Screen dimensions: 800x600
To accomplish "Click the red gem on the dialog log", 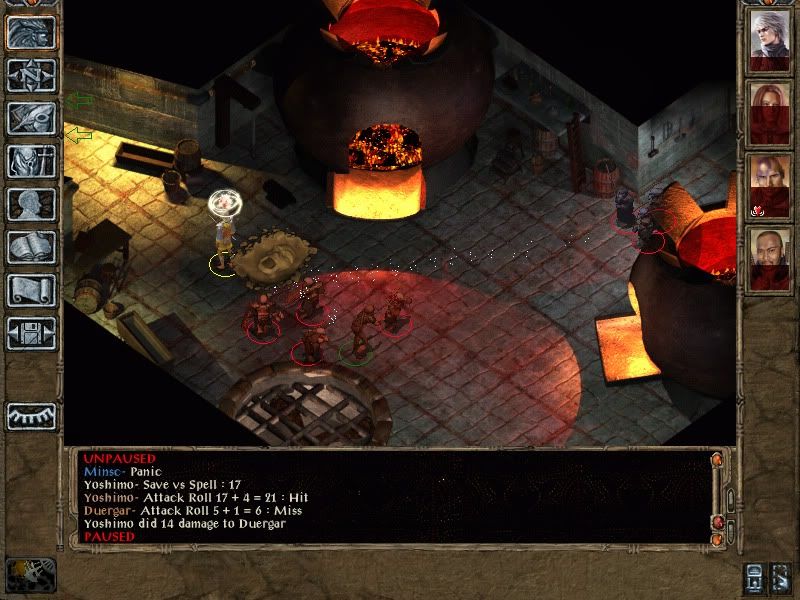I will [x=716, y=523].
